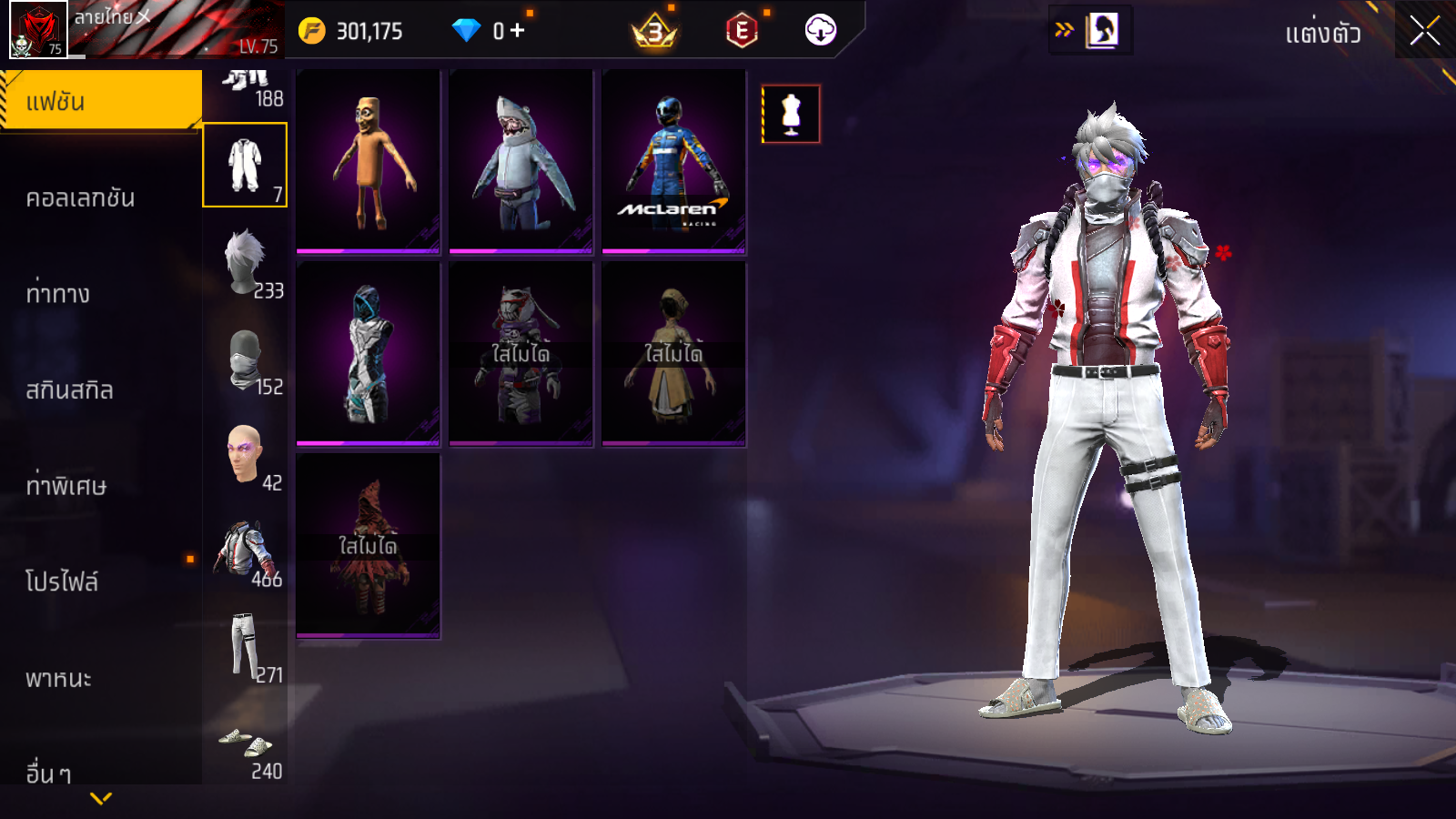Image resolution: width=1456 pixels, height=819 pixels.
Task: Choose the hair category with 233 items
Action: pos(246,262)
